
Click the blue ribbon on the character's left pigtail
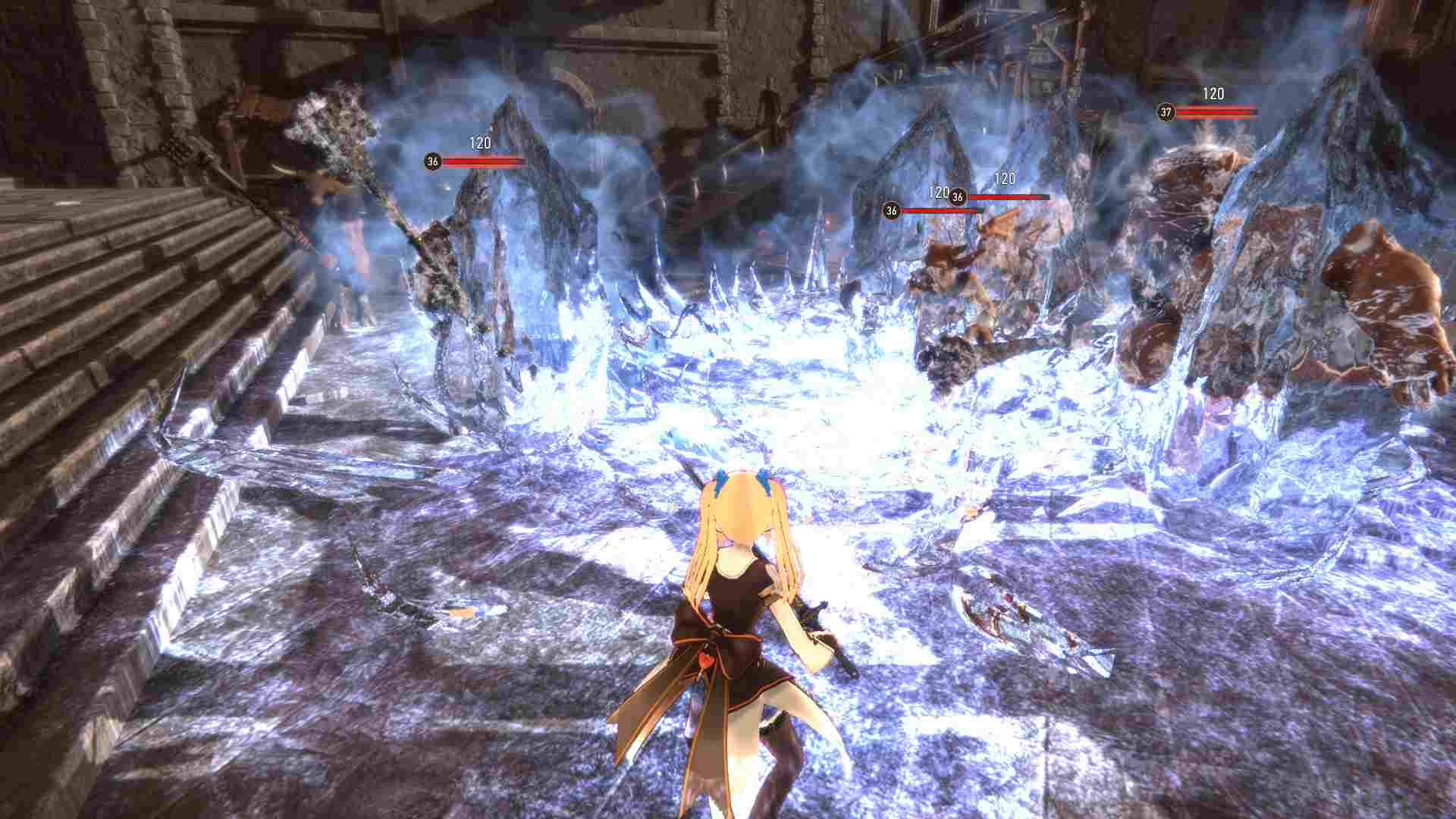[721, 479]
